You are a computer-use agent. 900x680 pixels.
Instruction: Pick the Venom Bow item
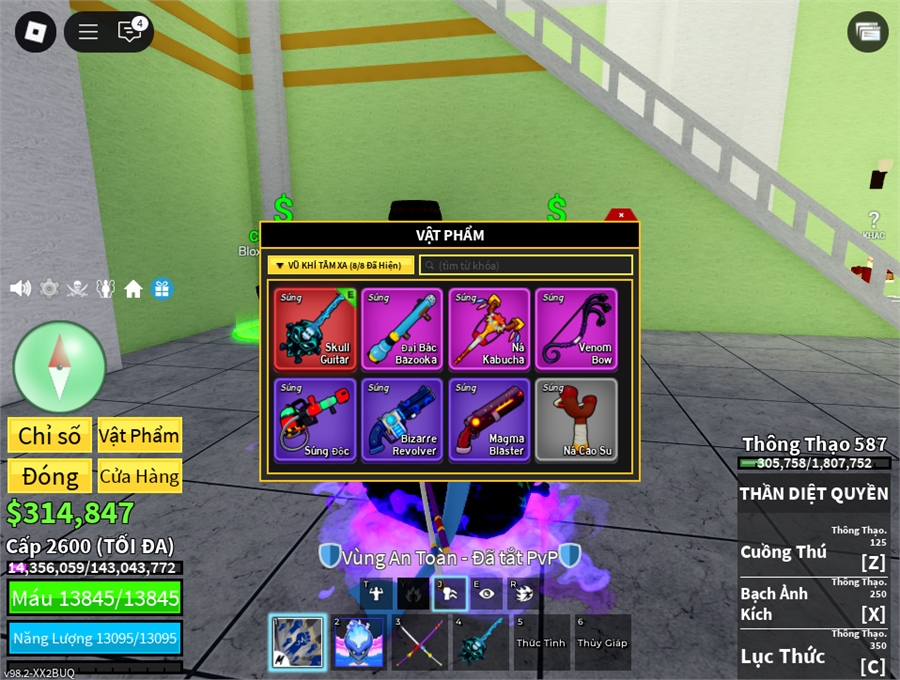tap(575, 329)
